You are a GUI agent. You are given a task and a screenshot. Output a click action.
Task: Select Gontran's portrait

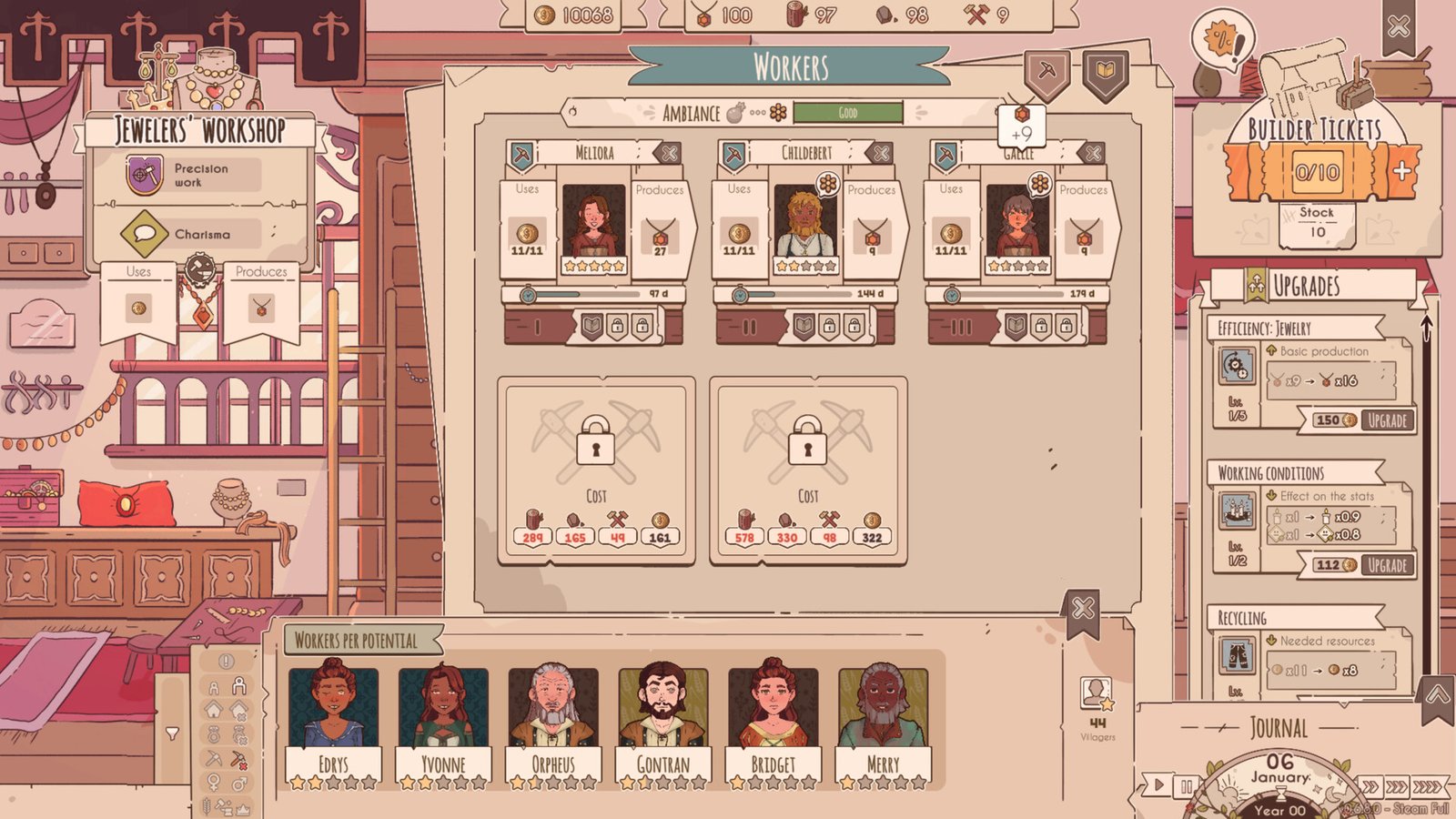coord(663,719)
